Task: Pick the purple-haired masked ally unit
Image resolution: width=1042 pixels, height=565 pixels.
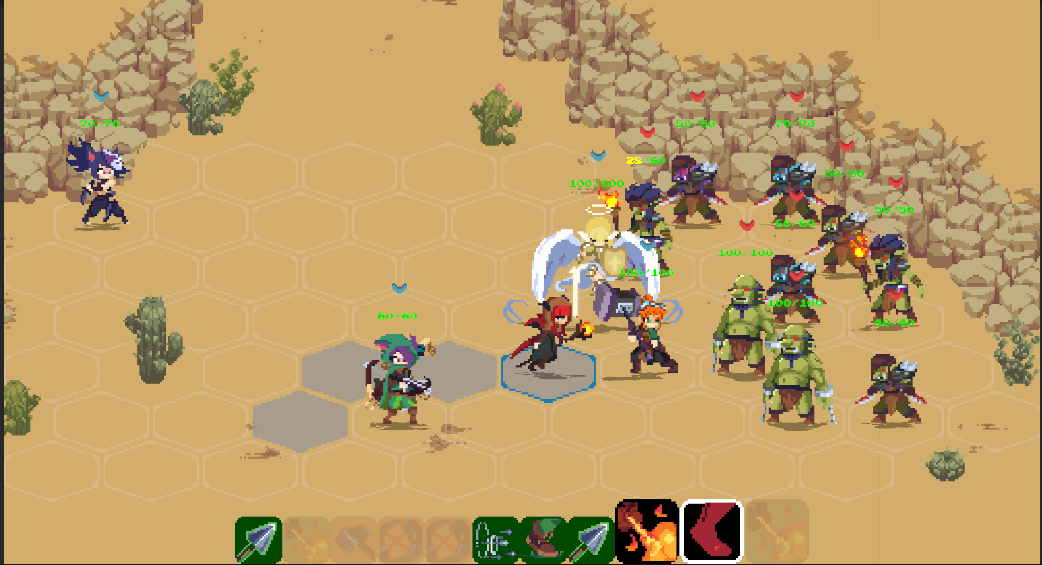Action: click(102, 183)
